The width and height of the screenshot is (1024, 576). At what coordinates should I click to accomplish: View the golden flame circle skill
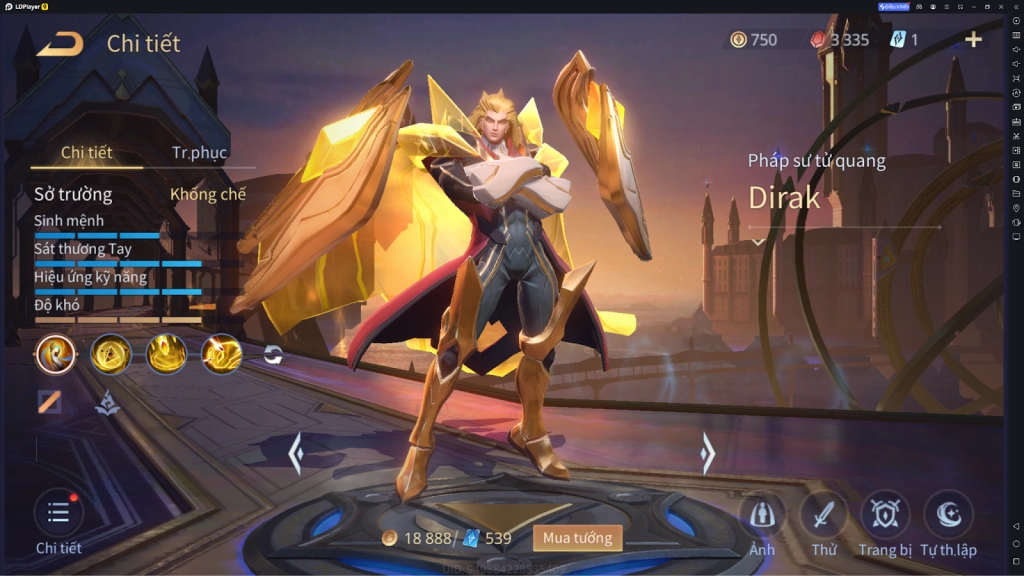(x=166, y=354)
